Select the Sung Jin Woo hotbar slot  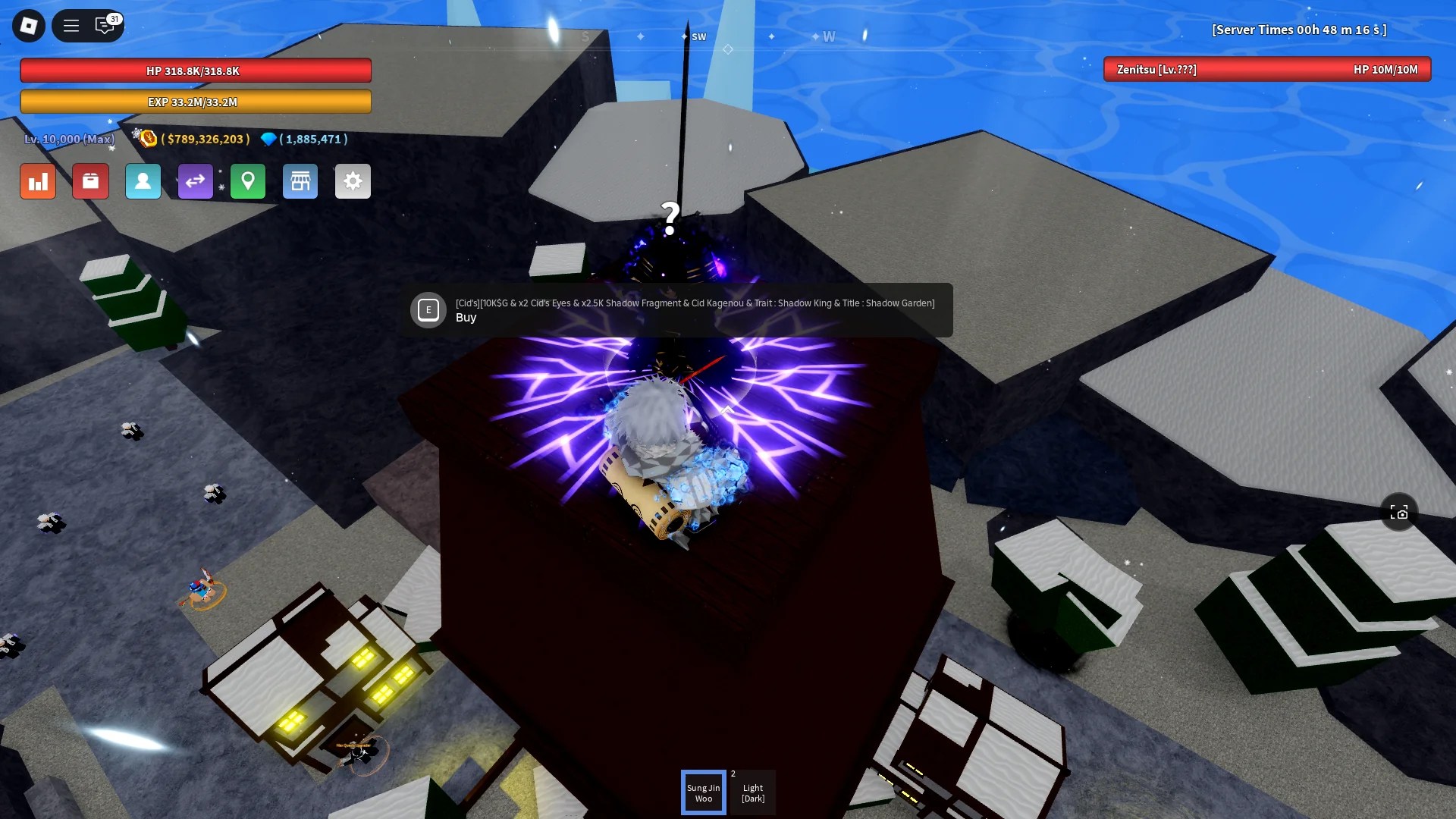704,792
